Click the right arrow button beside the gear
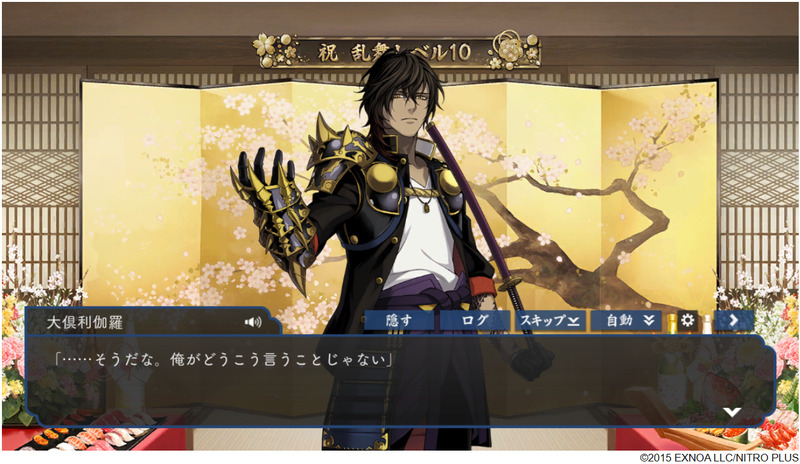Screen dimensions: 800x464 tap(734, 321)
